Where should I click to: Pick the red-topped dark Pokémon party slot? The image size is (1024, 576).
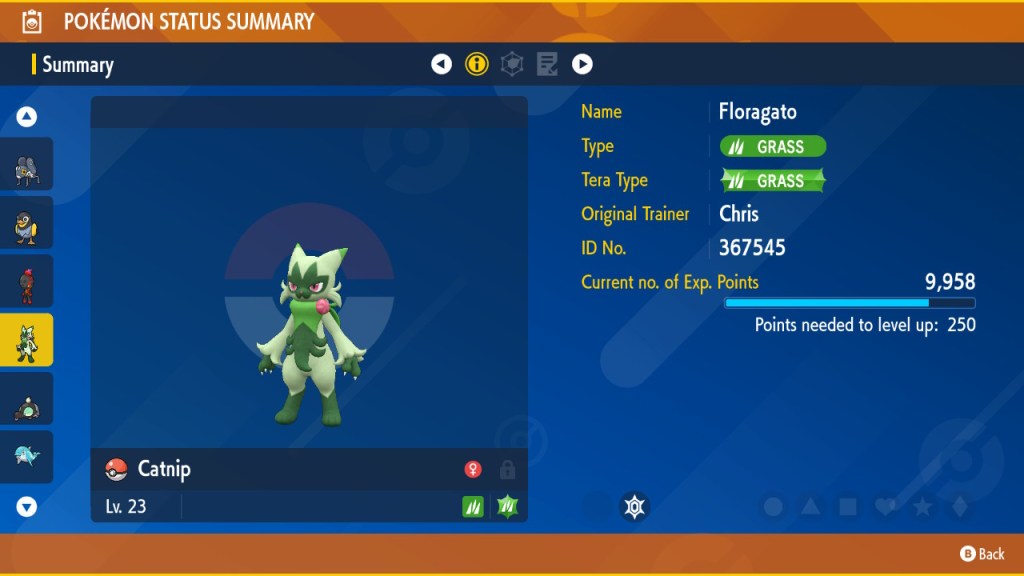27,282
